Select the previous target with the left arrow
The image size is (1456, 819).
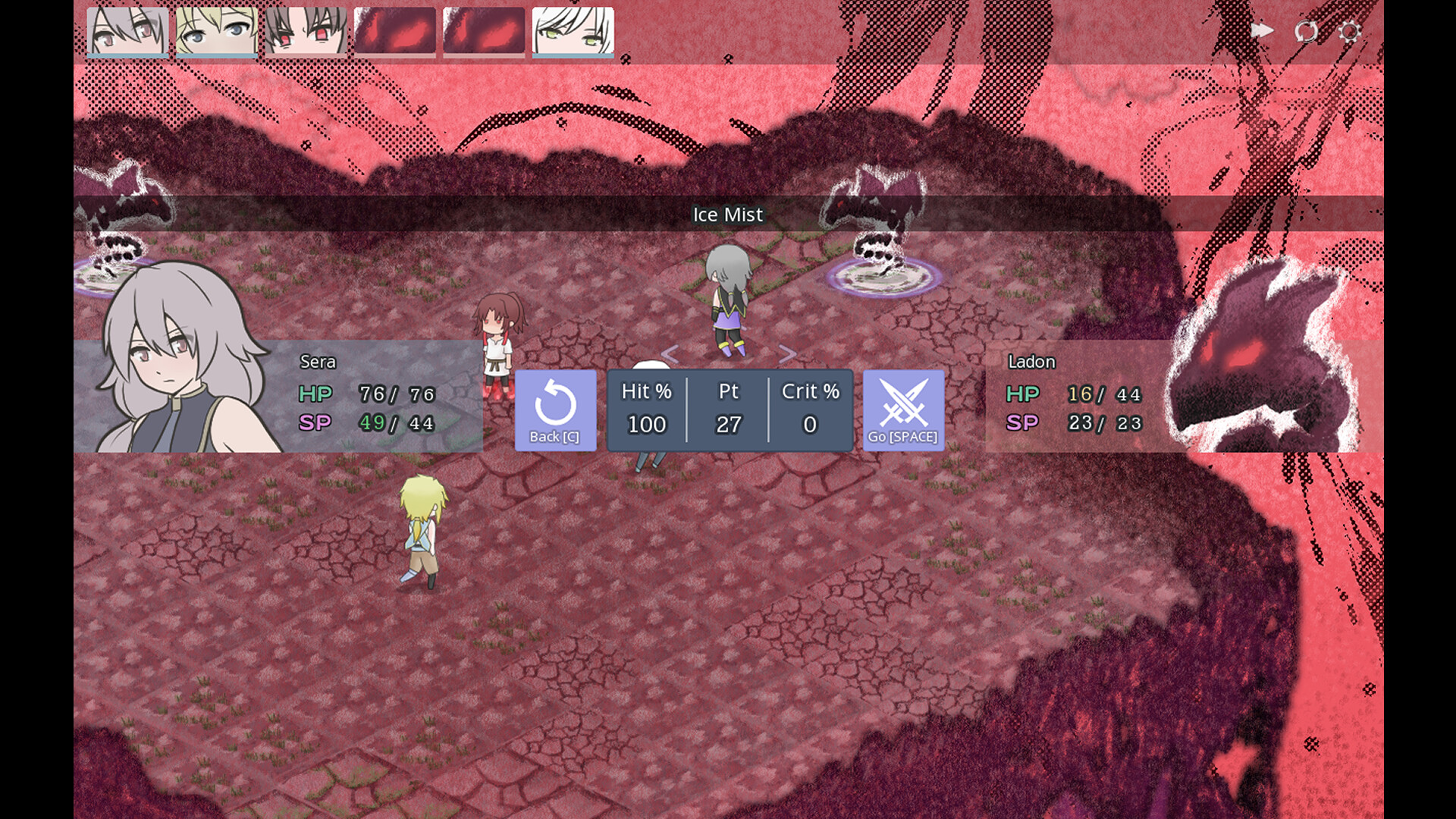(670, 353)
